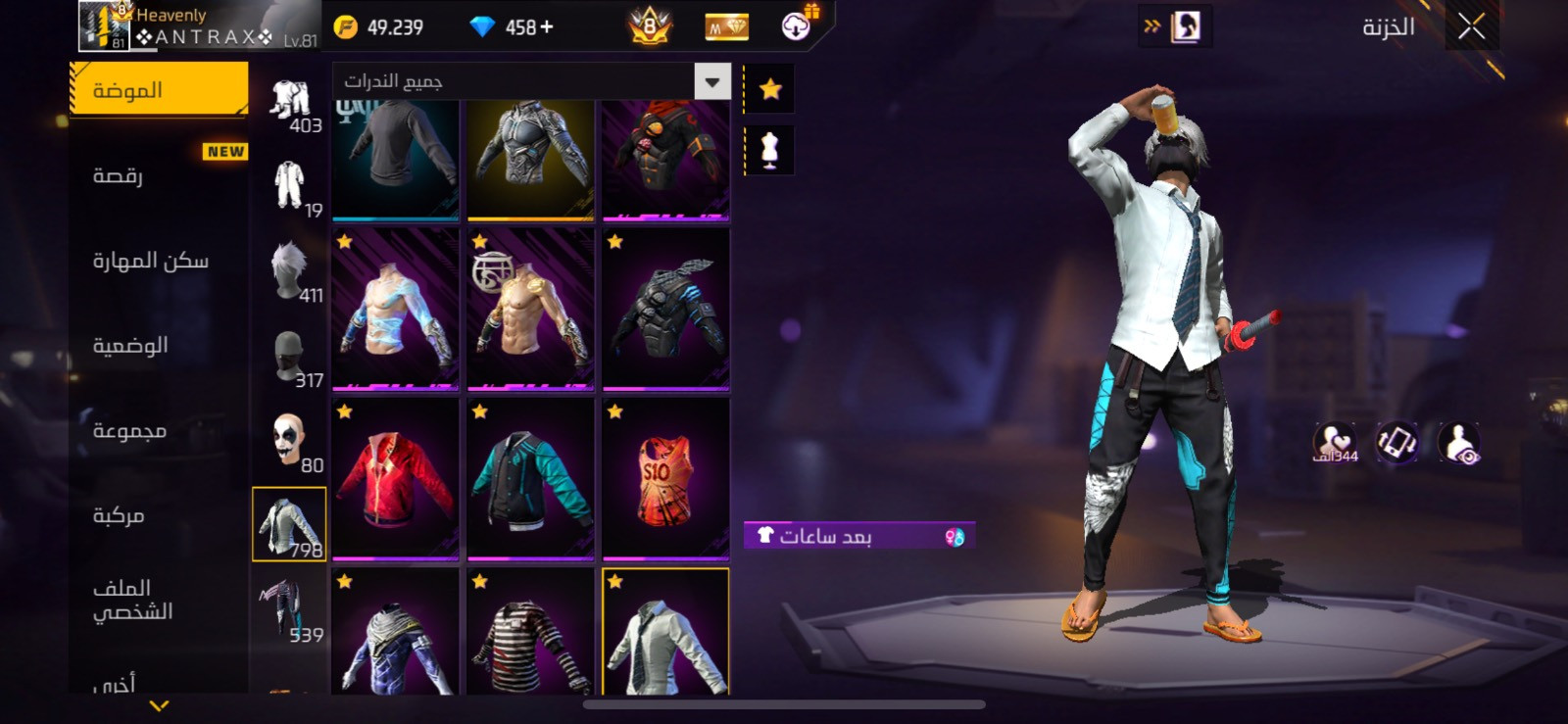This screenshot has height=724, width=1568.
Task: Open the الموضة fashion tab
Action: coord(159,90)
